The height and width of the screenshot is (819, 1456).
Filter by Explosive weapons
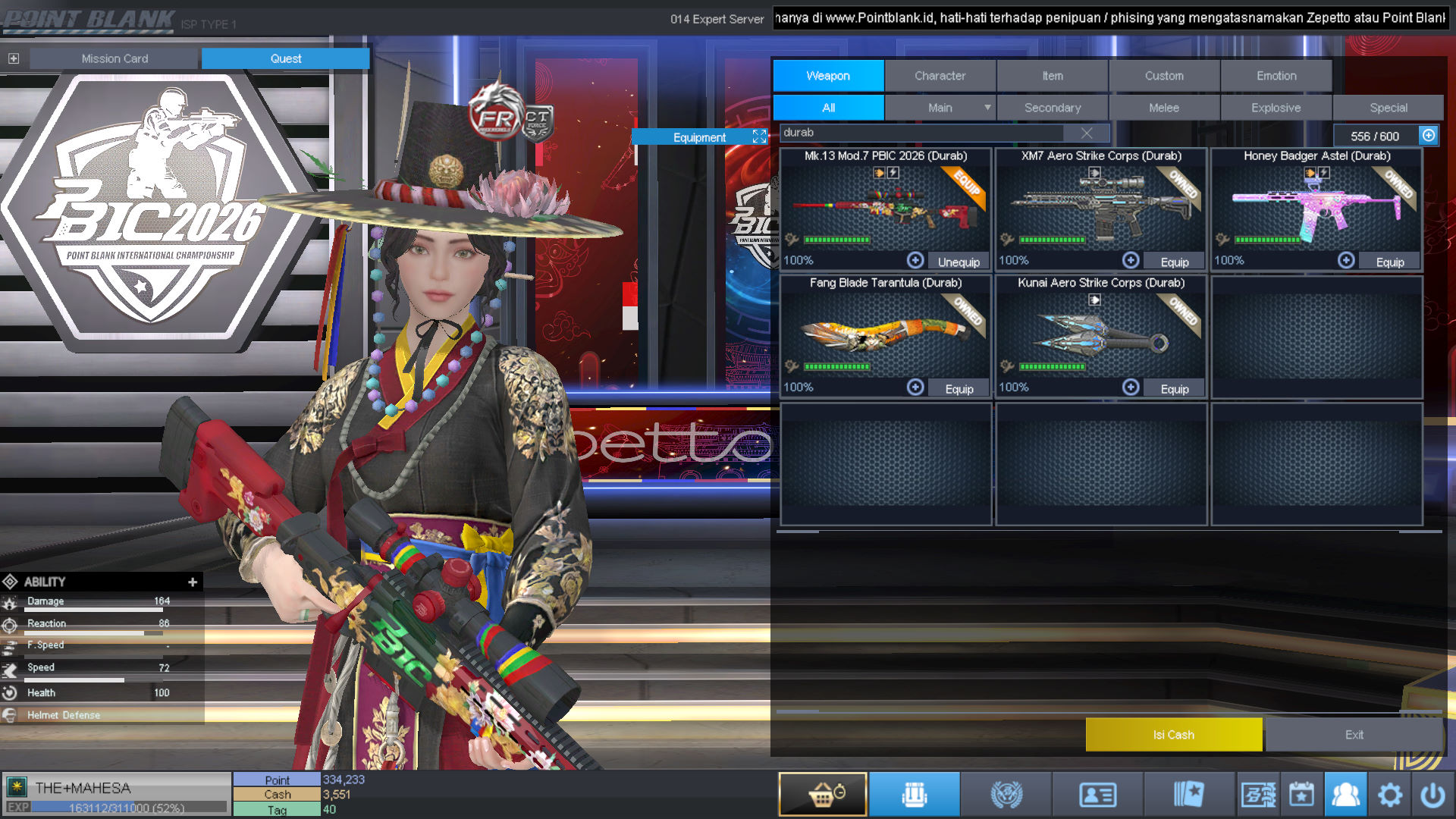[x=1276, y=108]
